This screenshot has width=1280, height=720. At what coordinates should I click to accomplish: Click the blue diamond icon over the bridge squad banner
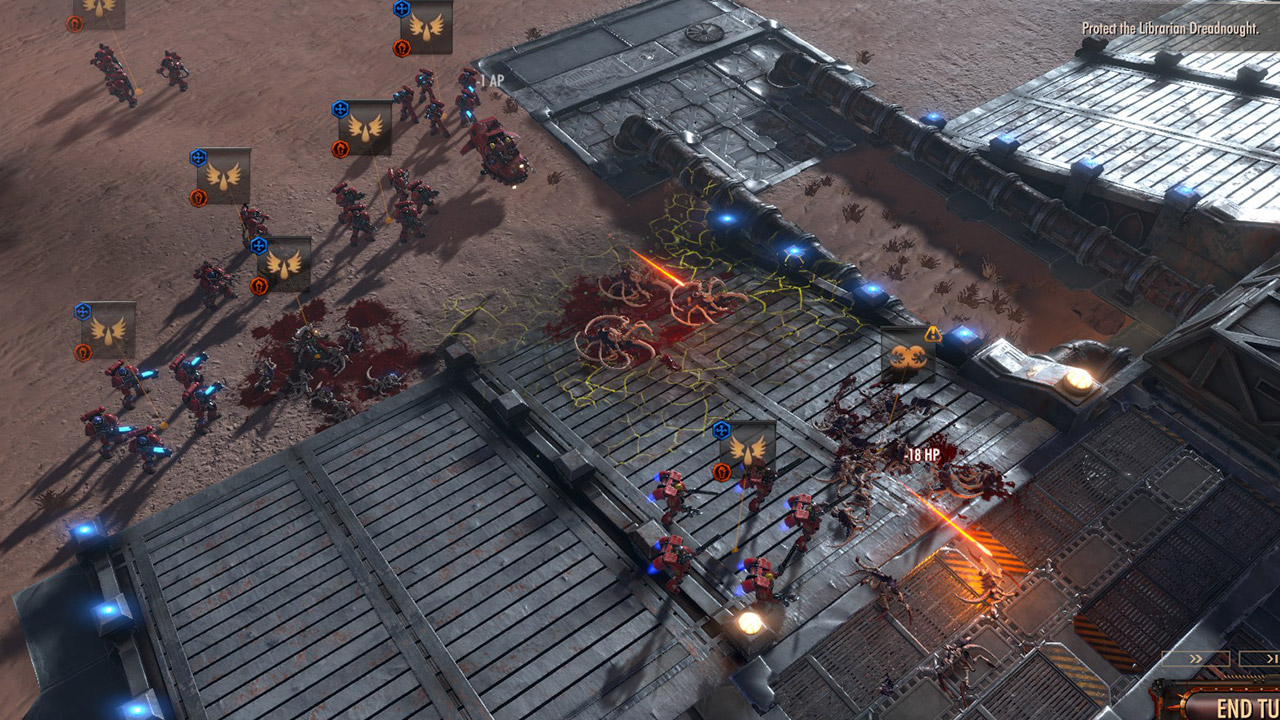719,430
